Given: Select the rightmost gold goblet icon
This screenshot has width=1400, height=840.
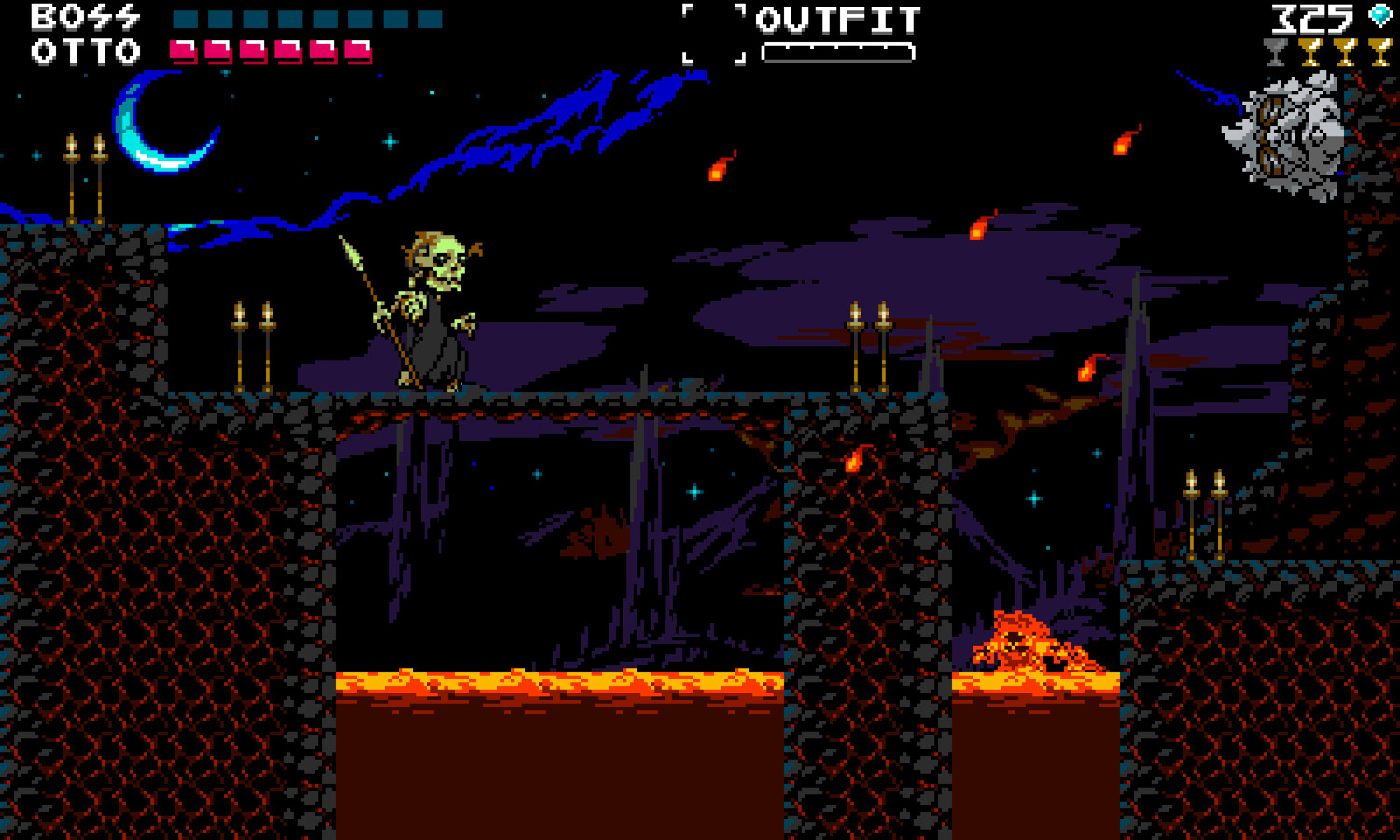Looking at the screenshot, I should pos(1381,51).
